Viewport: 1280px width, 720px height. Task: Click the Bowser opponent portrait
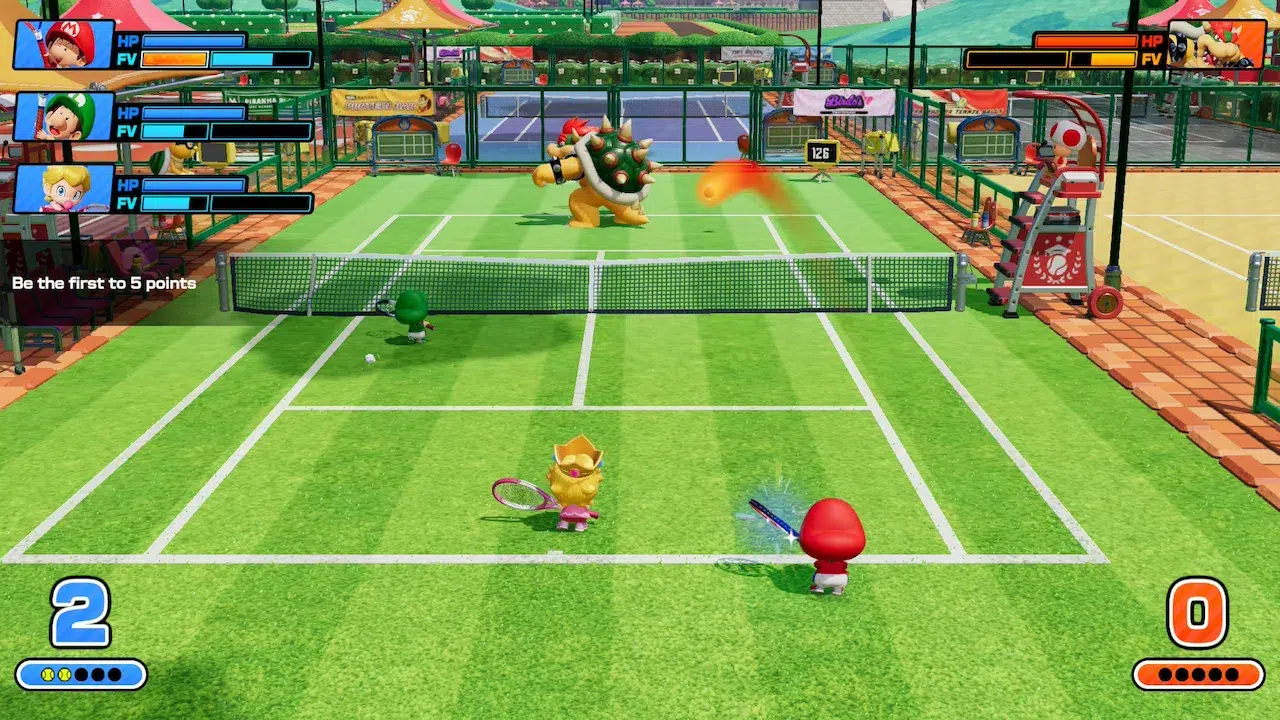click(1217, 44)
